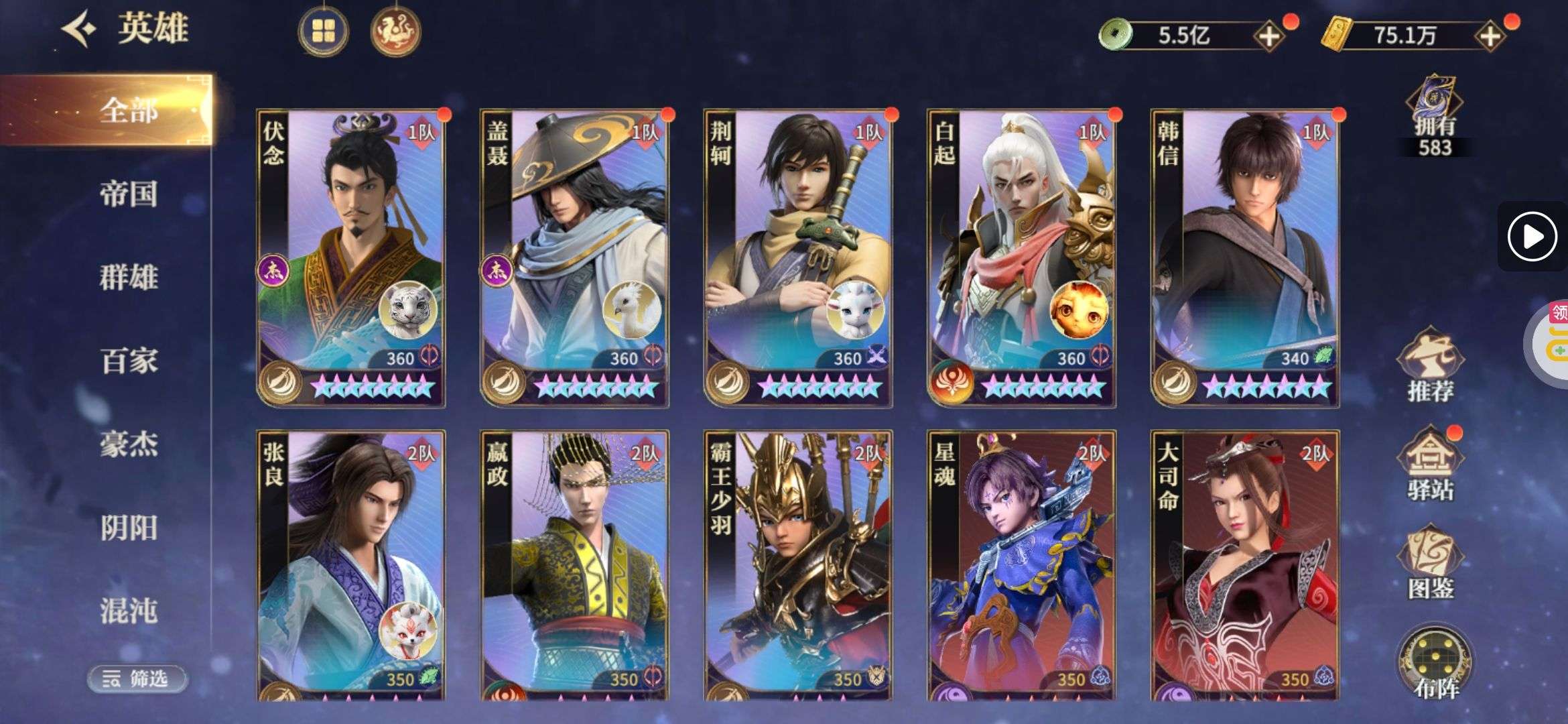Image resolution: width=1568 pixels, height=724 pixels.
Task: Add gold ingots using the plus button
Action: click(x=1490, y=36)
